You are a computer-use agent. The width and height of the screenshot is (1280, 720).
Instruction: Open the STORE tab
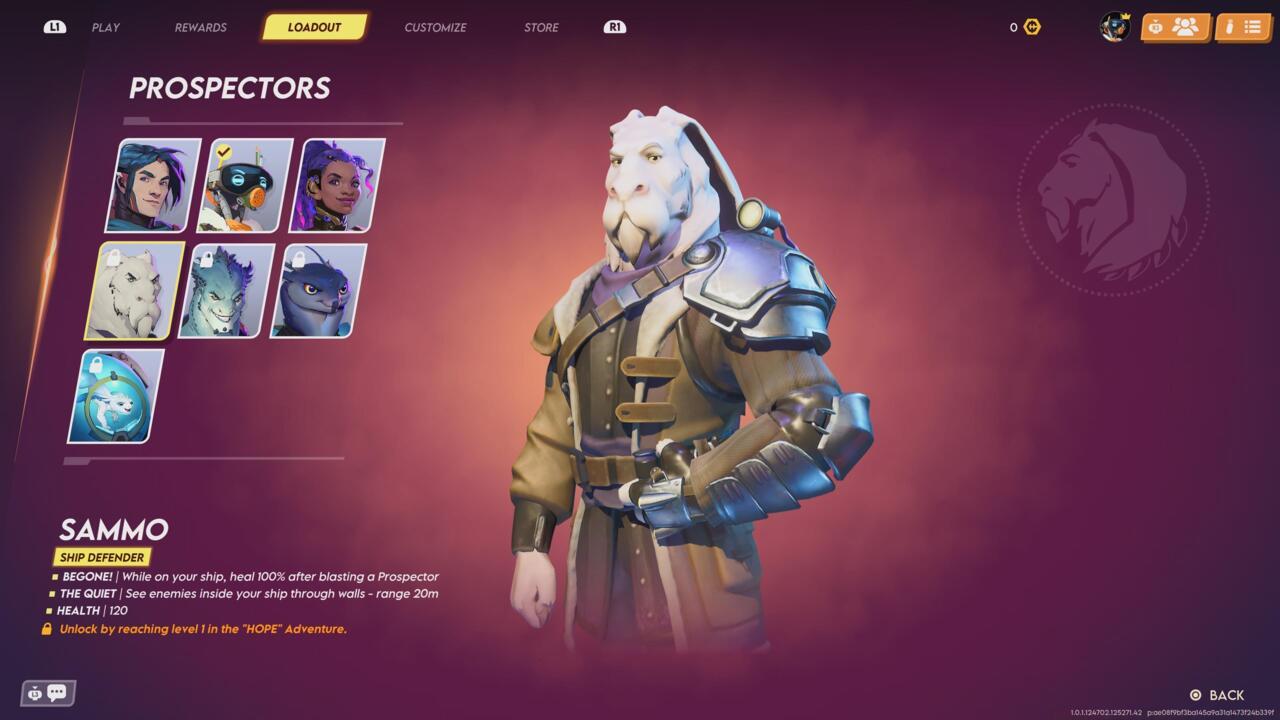[x=541, y=27]
